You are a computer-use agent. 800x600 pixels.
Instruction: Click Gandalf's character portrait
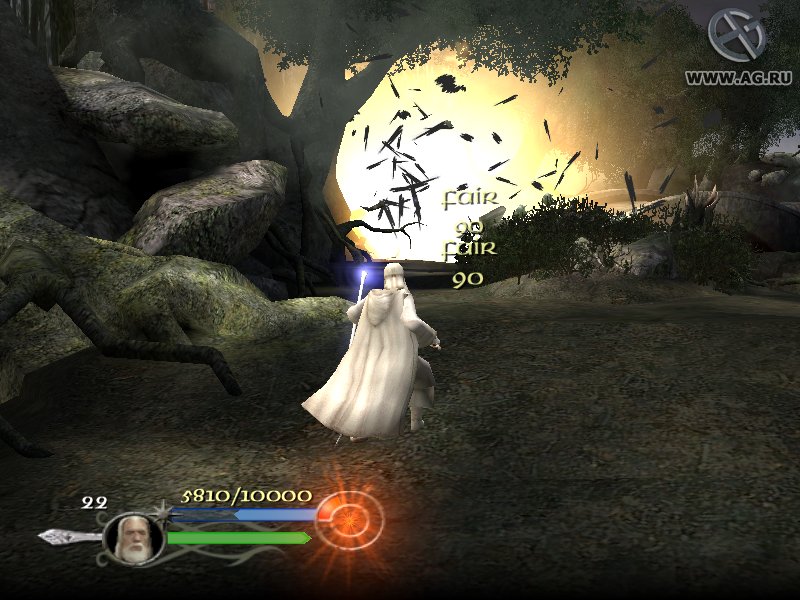(x=132, y=537)
